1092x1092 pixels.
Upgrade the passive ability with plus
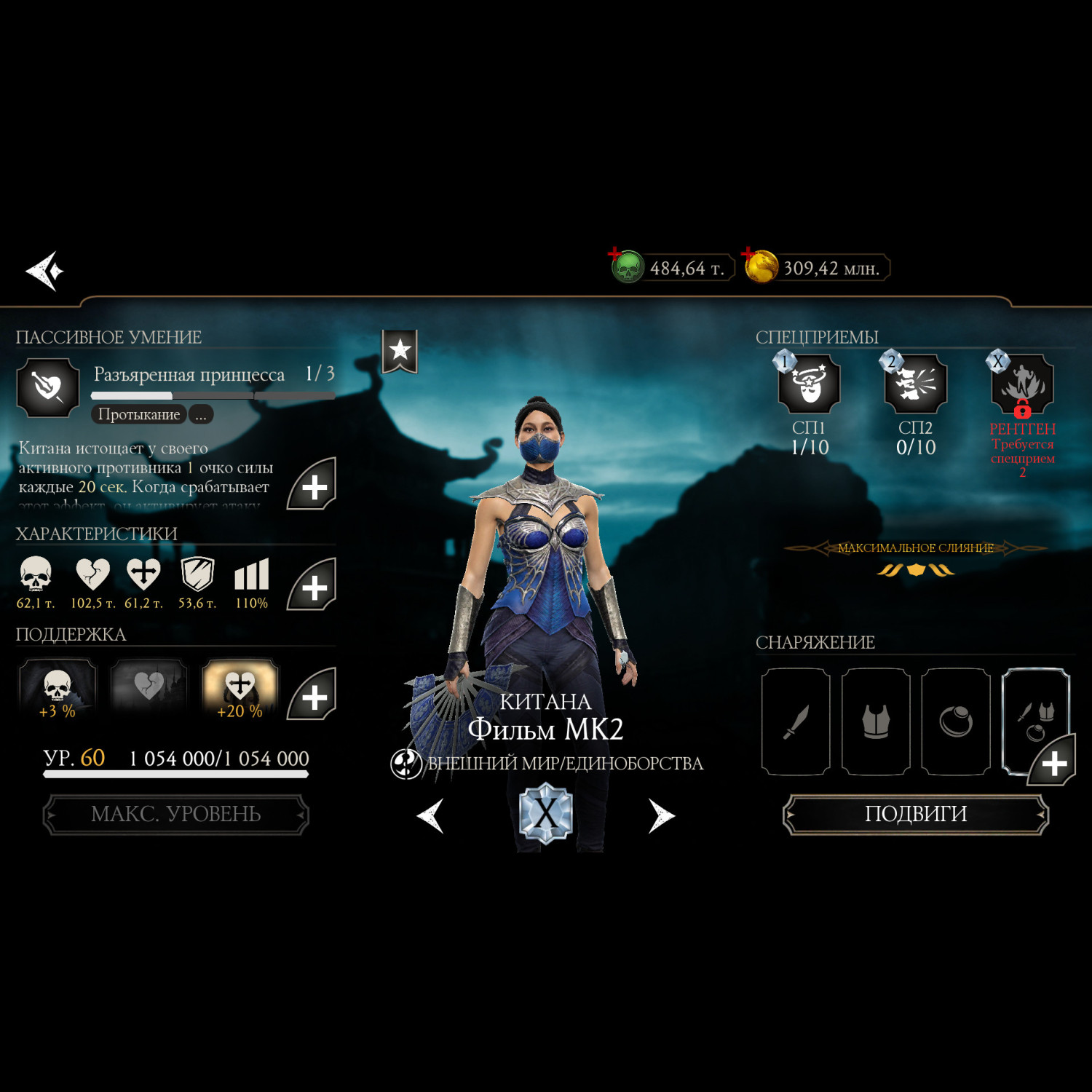point(312,486)
